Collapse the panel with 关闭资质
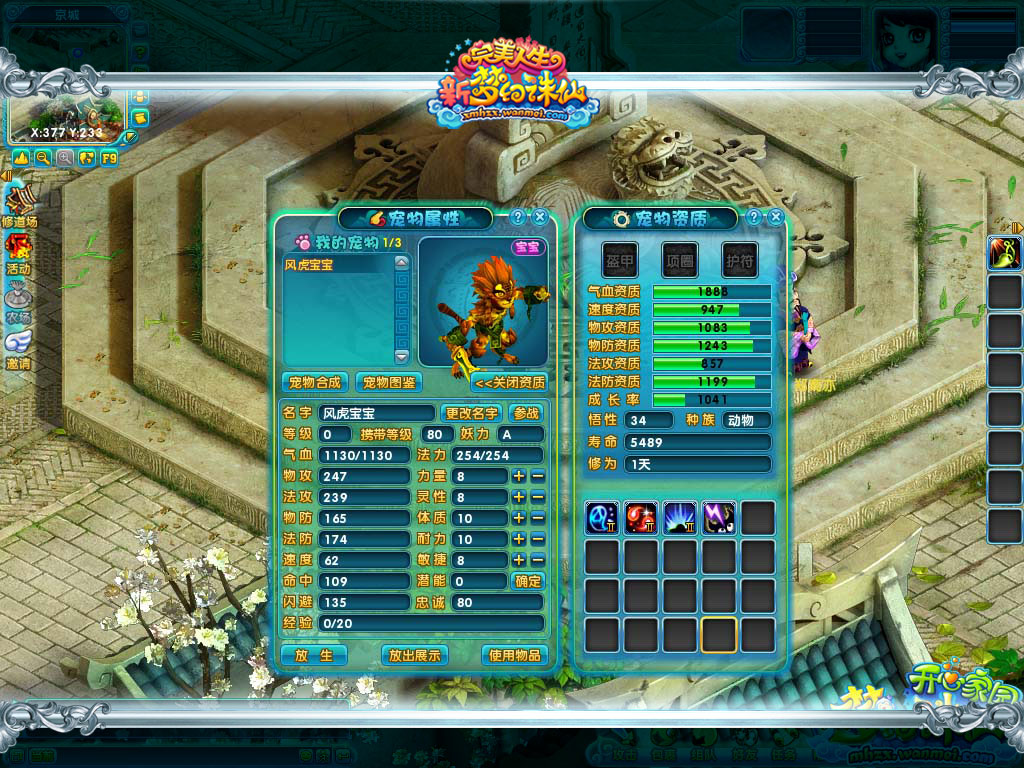Viewport: 1024px width, 768px height. (x=510, y=382)
